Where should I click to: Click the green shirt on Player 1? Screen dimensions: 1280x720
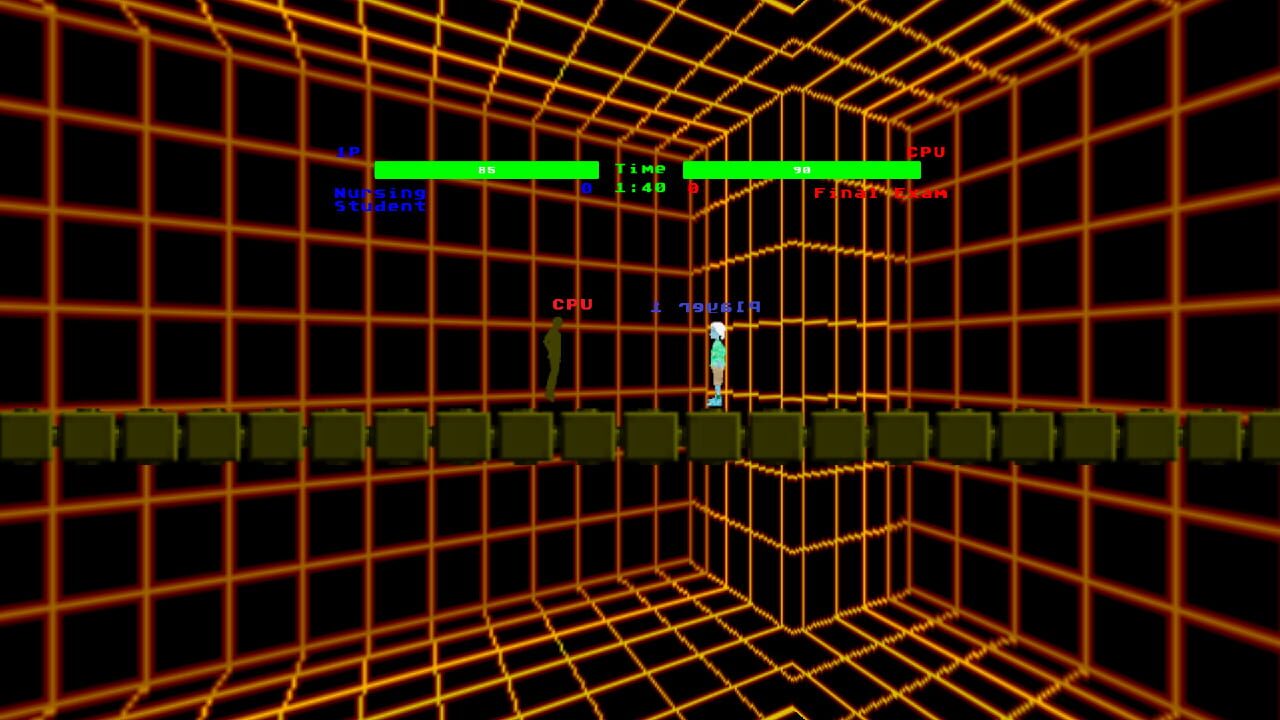[x=716, y=350]
